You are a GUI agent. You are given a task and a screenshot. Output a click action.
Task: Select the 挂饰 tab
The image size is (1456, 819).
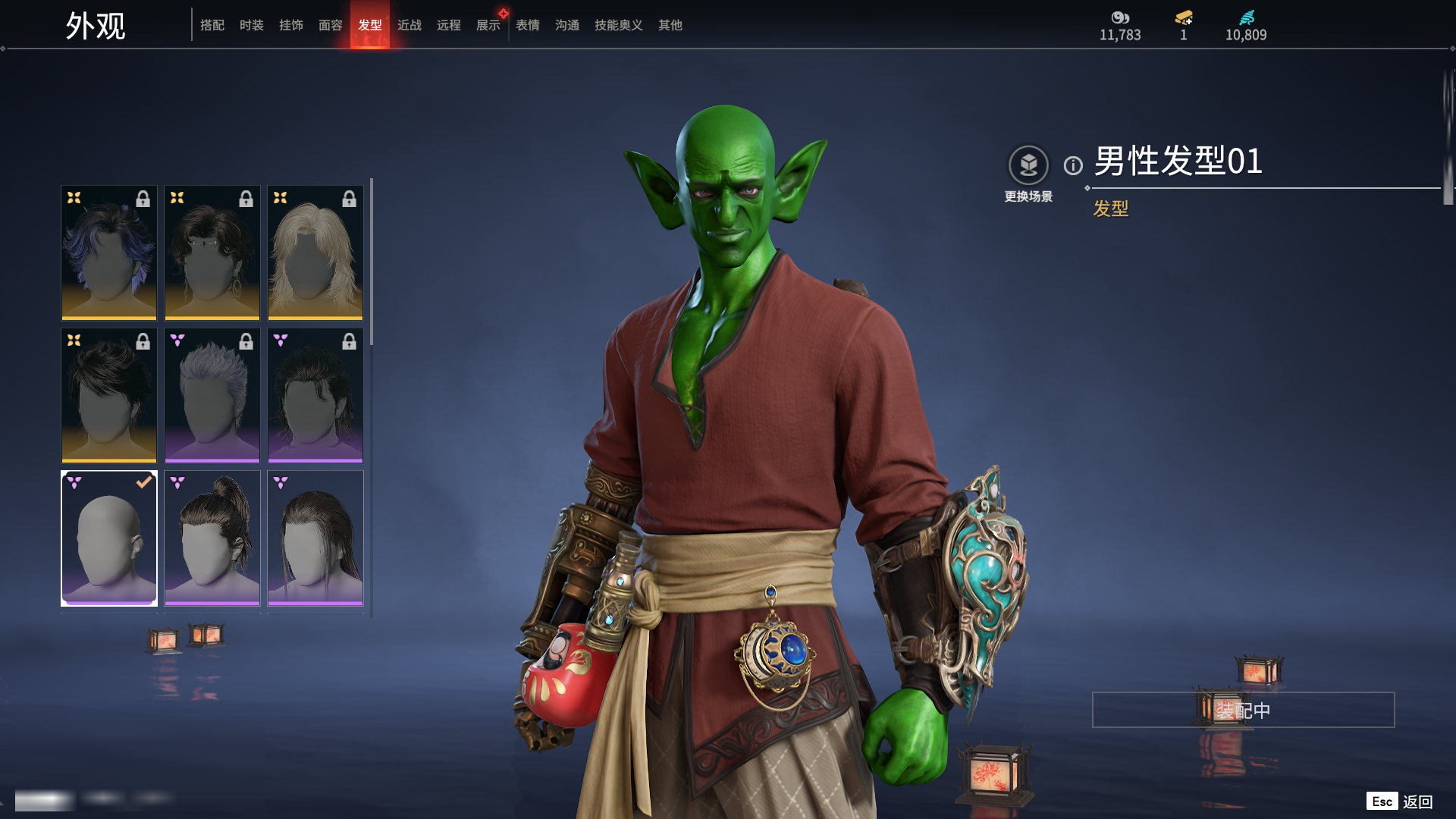click(290, 25)
